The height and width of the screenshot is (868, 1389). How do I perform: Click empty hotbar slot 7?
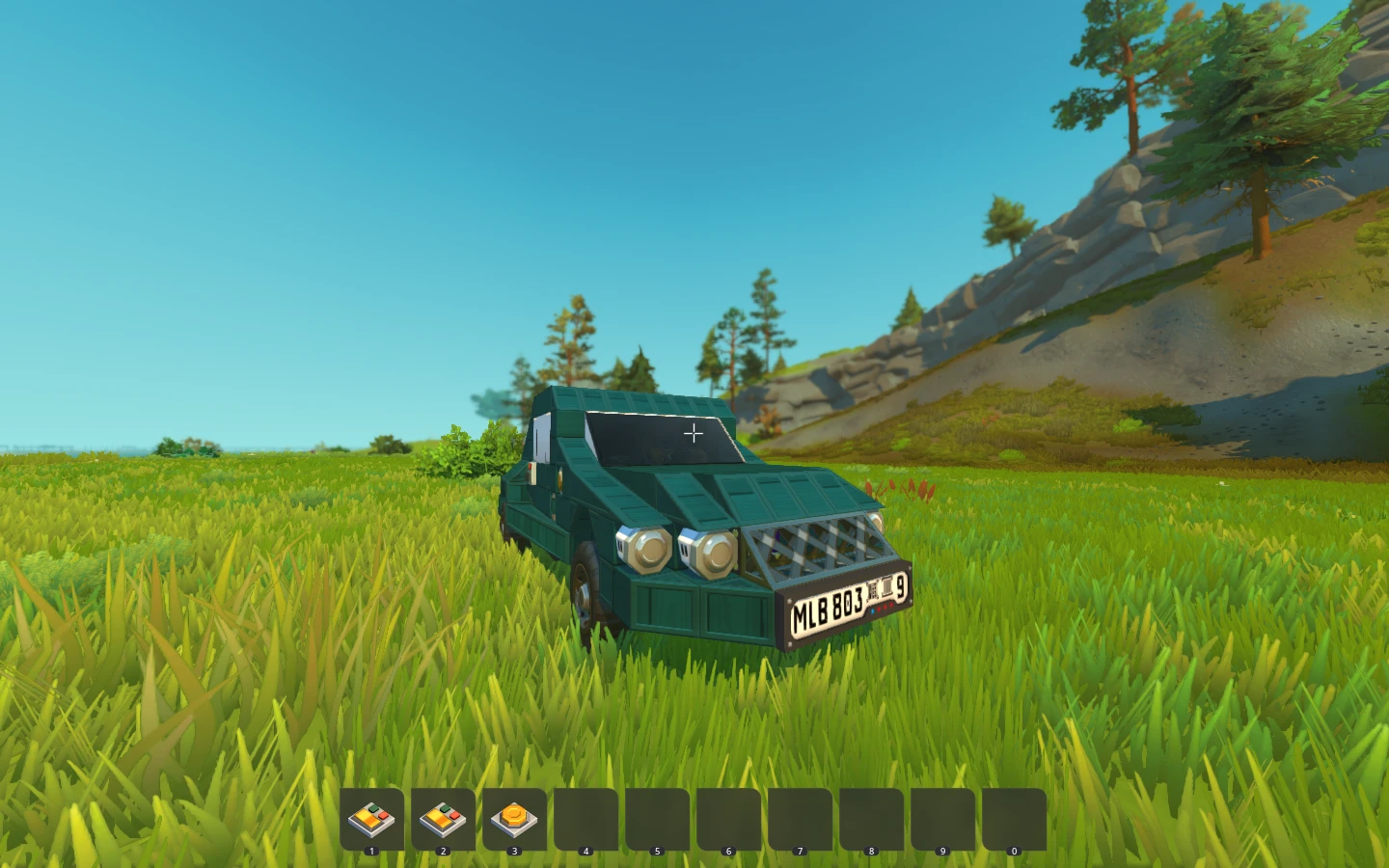(x=800, y=817)
